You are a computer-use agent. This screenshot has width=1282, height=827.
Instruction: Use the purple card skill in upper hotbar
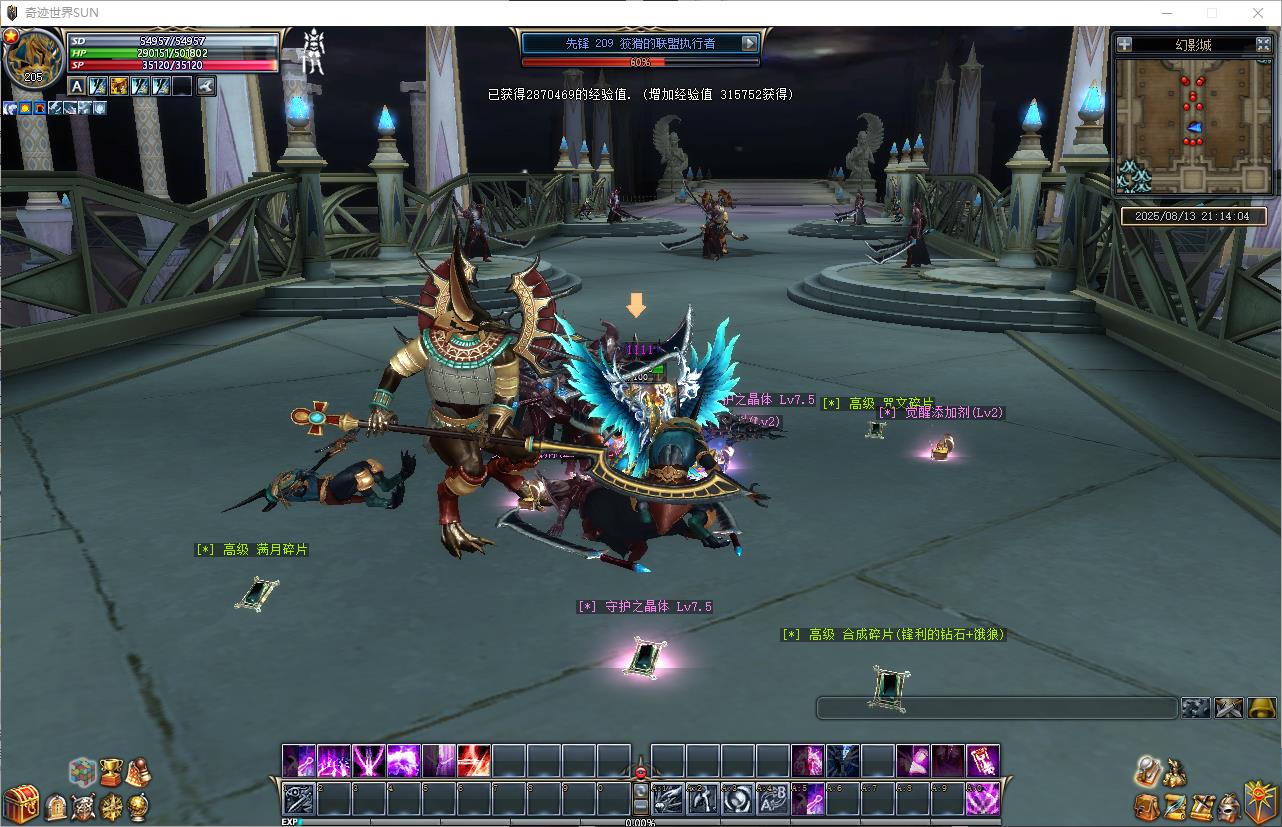click(x=983, y=761)
